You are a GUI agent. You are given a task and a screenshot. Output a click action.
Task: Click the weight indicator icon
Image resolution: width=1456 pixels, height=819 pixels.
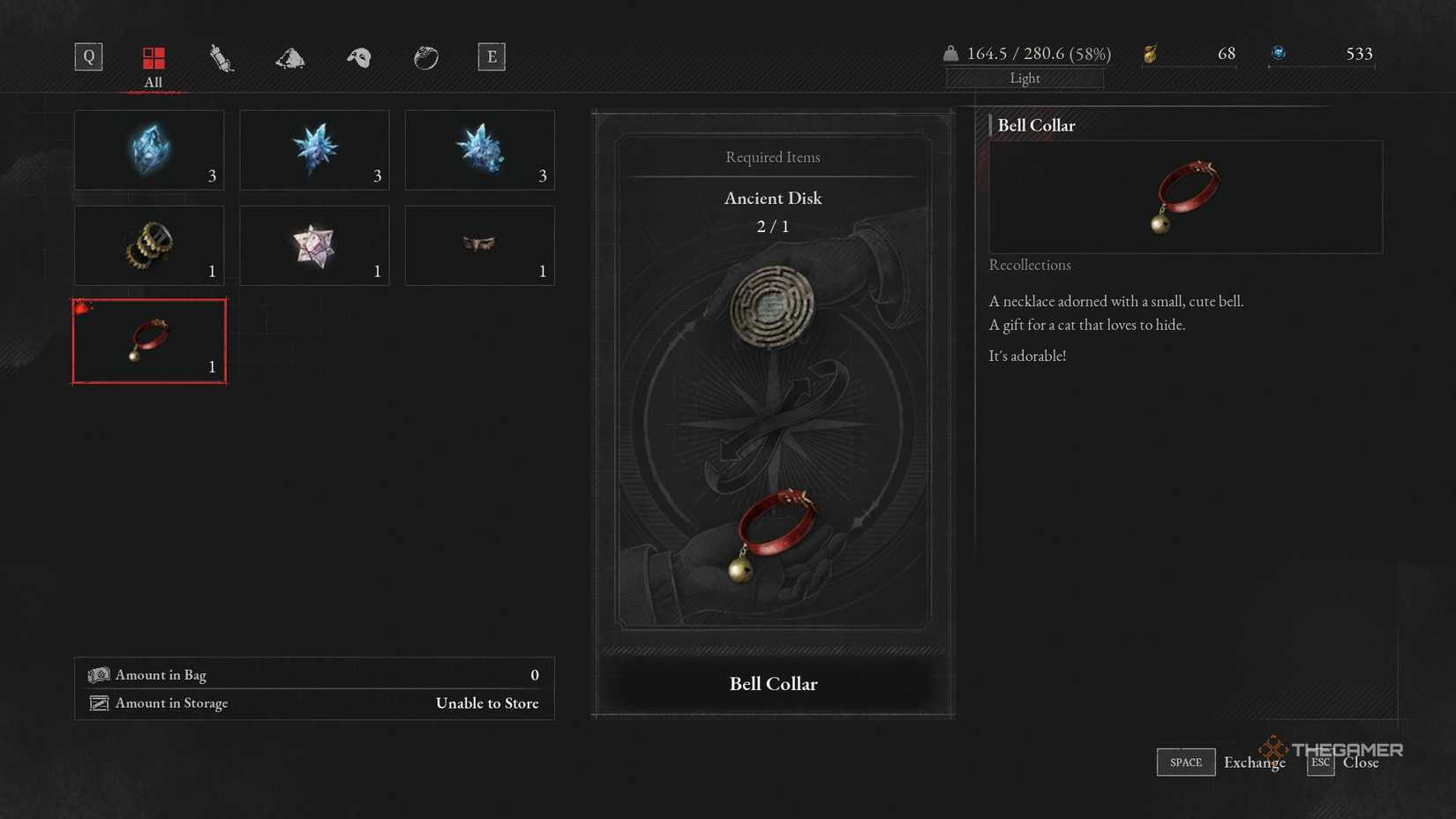[951, 53]
